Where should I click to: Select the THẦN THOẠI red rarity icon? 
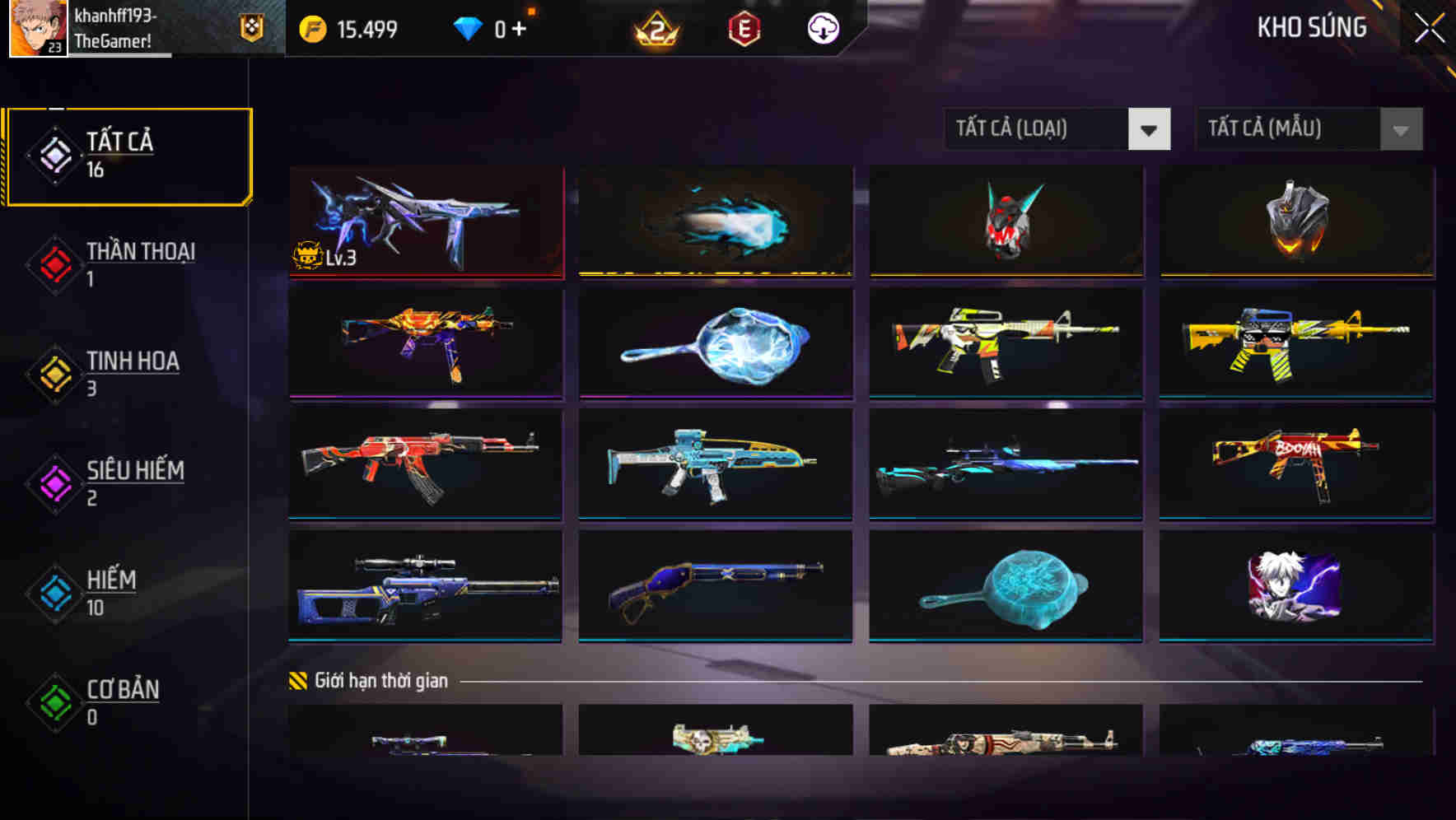tap(53, 265)
